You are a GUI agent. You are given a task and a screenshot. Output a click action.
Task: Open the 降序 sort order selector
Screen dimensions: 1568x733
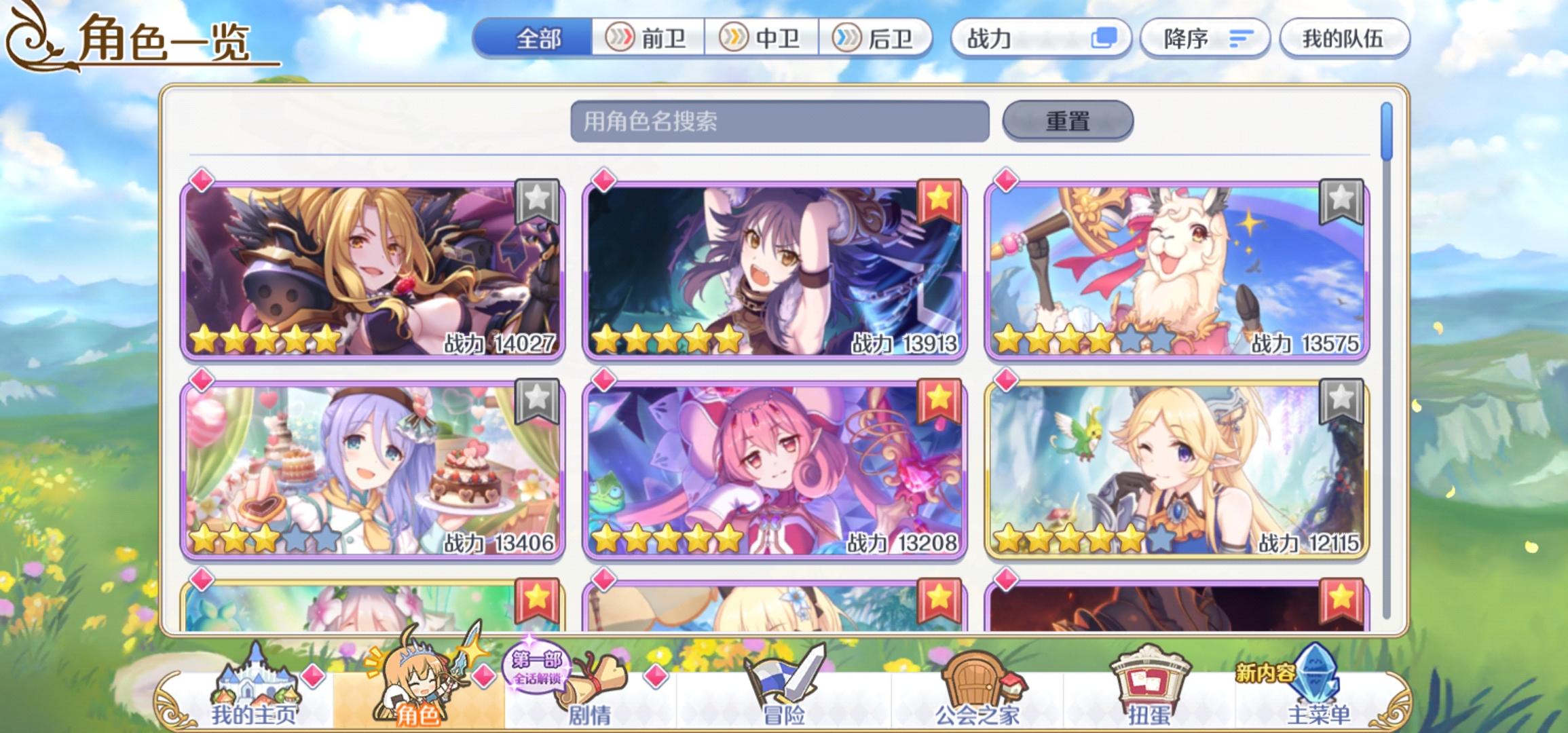click(x=1205, y=39)
